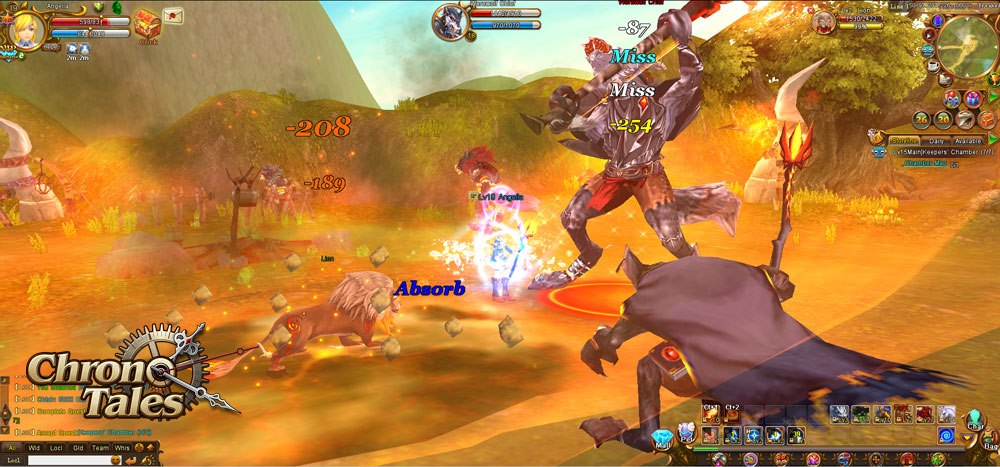Switch to the Available quest tab
Viewport: 1000px width, 467px height.
(x=966, y=140)
